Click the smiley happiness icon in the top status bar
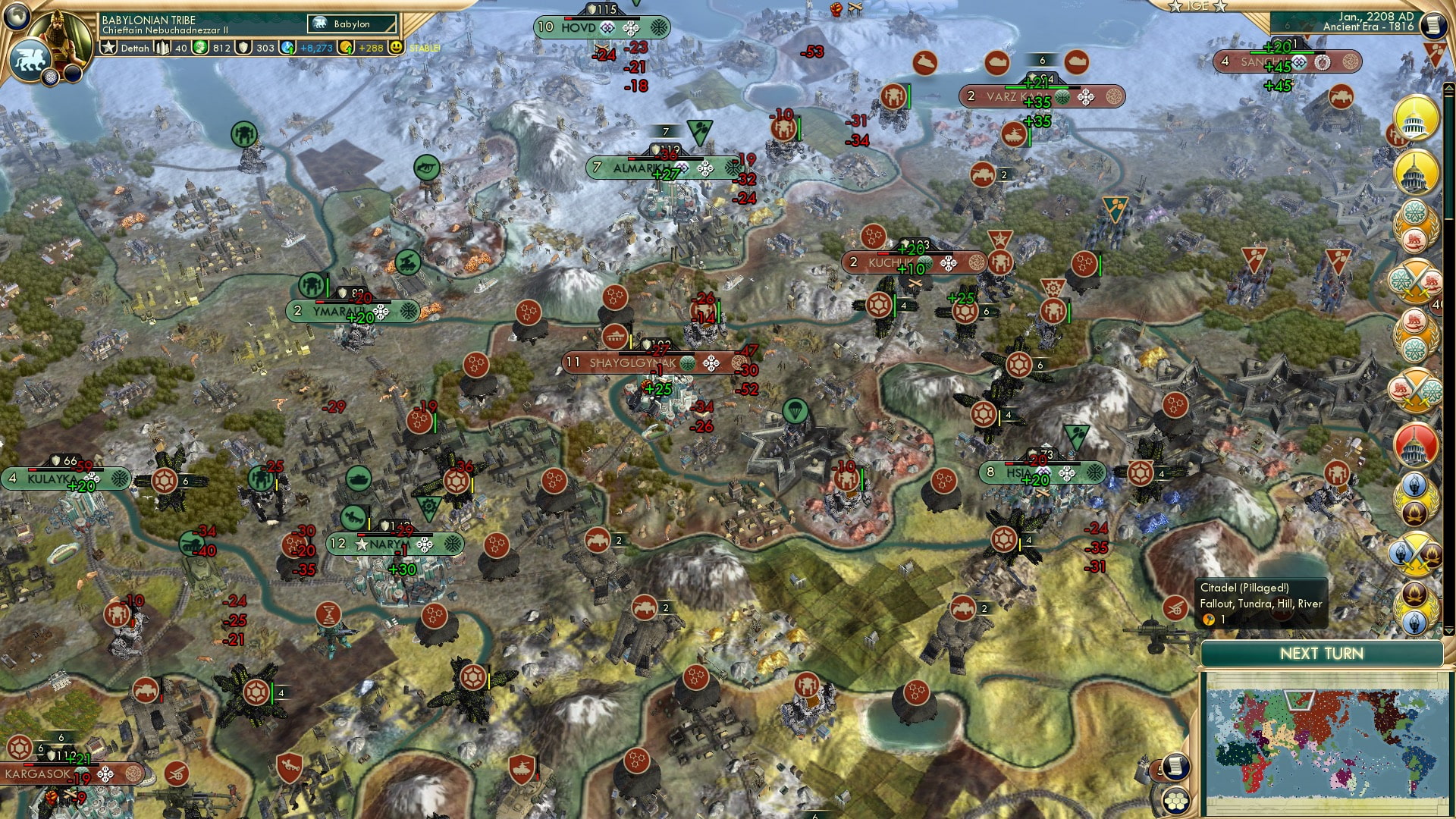This screenshot has width=1456, height=819. (397, 46)
